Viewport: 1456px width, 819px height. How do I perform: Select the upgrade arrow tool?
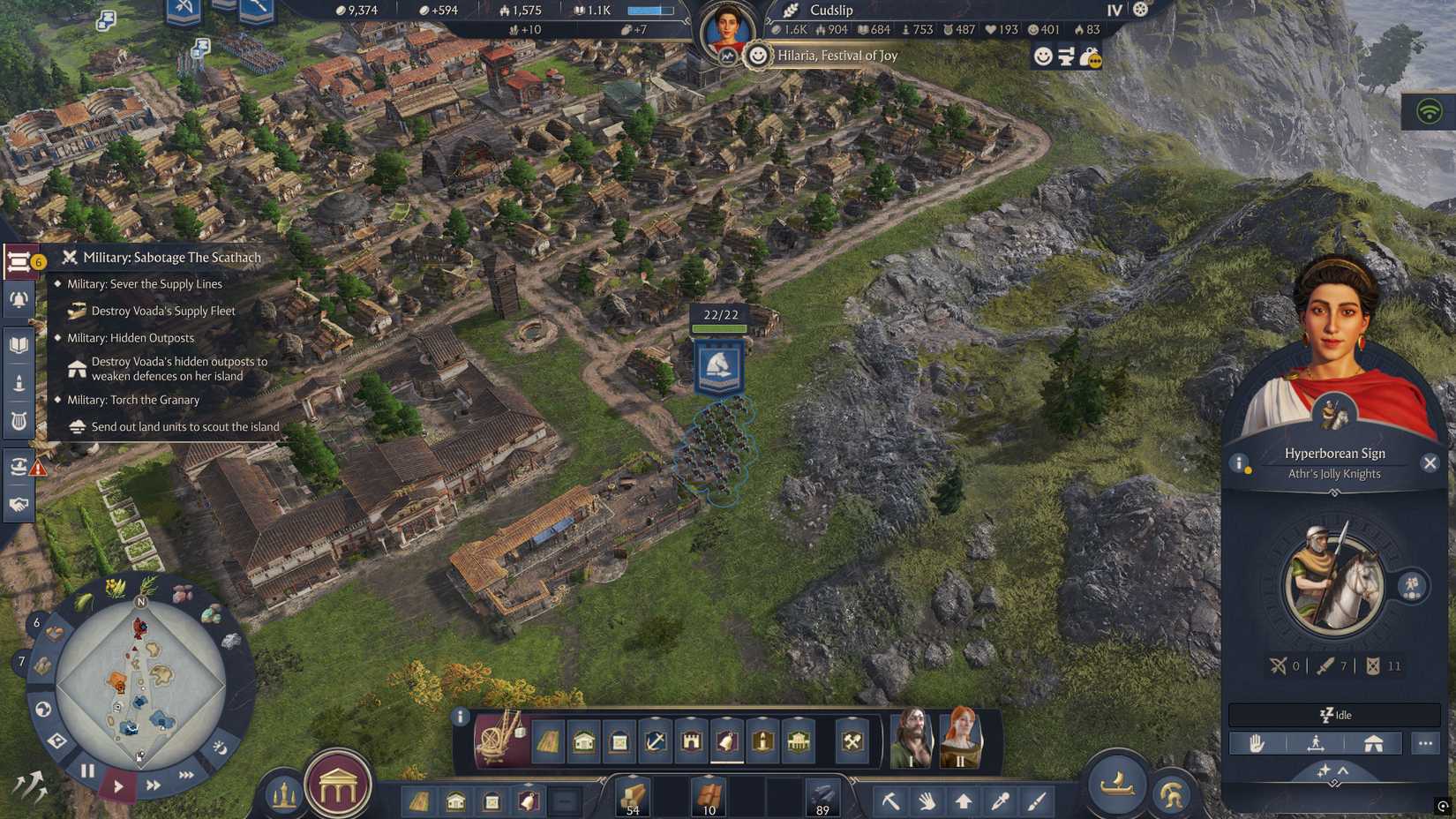click(964, 801)
